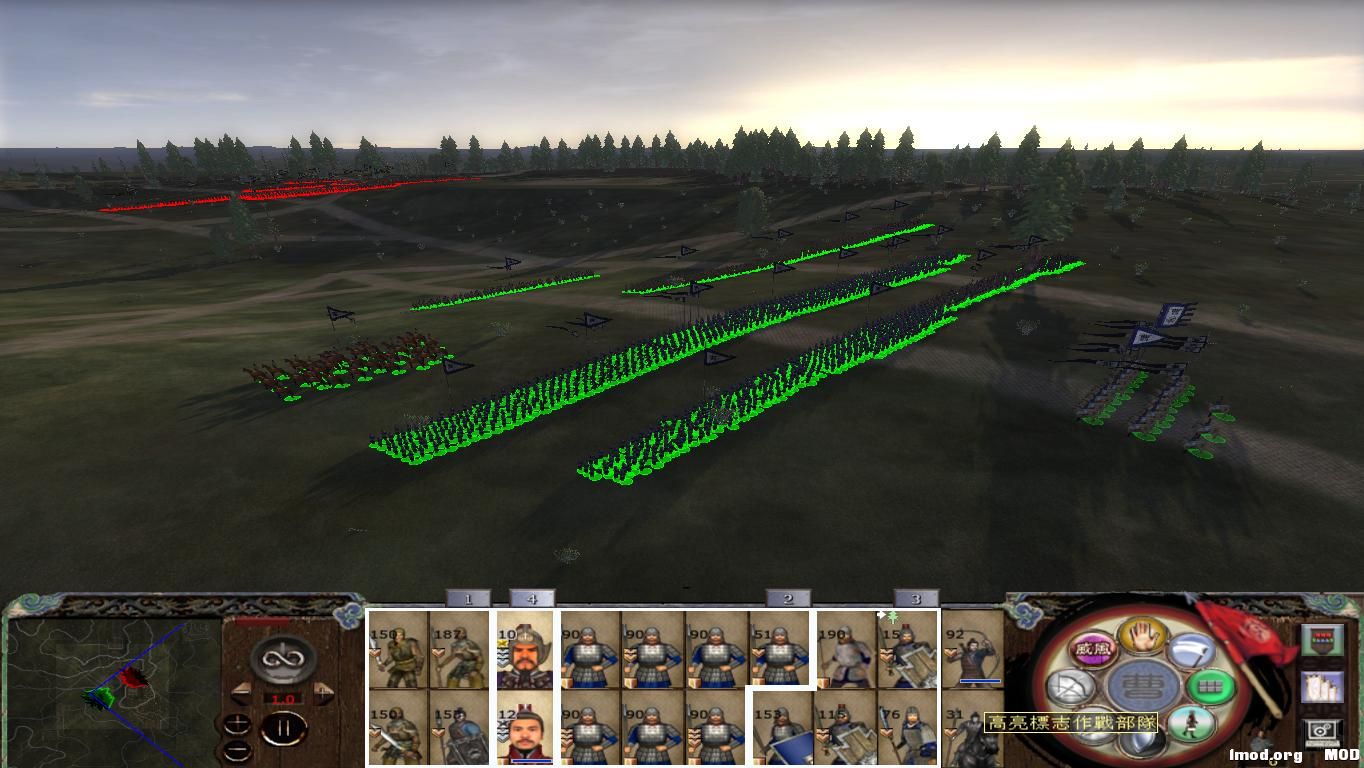Zoom in the minimap with plus button
The width and height of the screenshot is (1364, 768).
coord(238,724)
